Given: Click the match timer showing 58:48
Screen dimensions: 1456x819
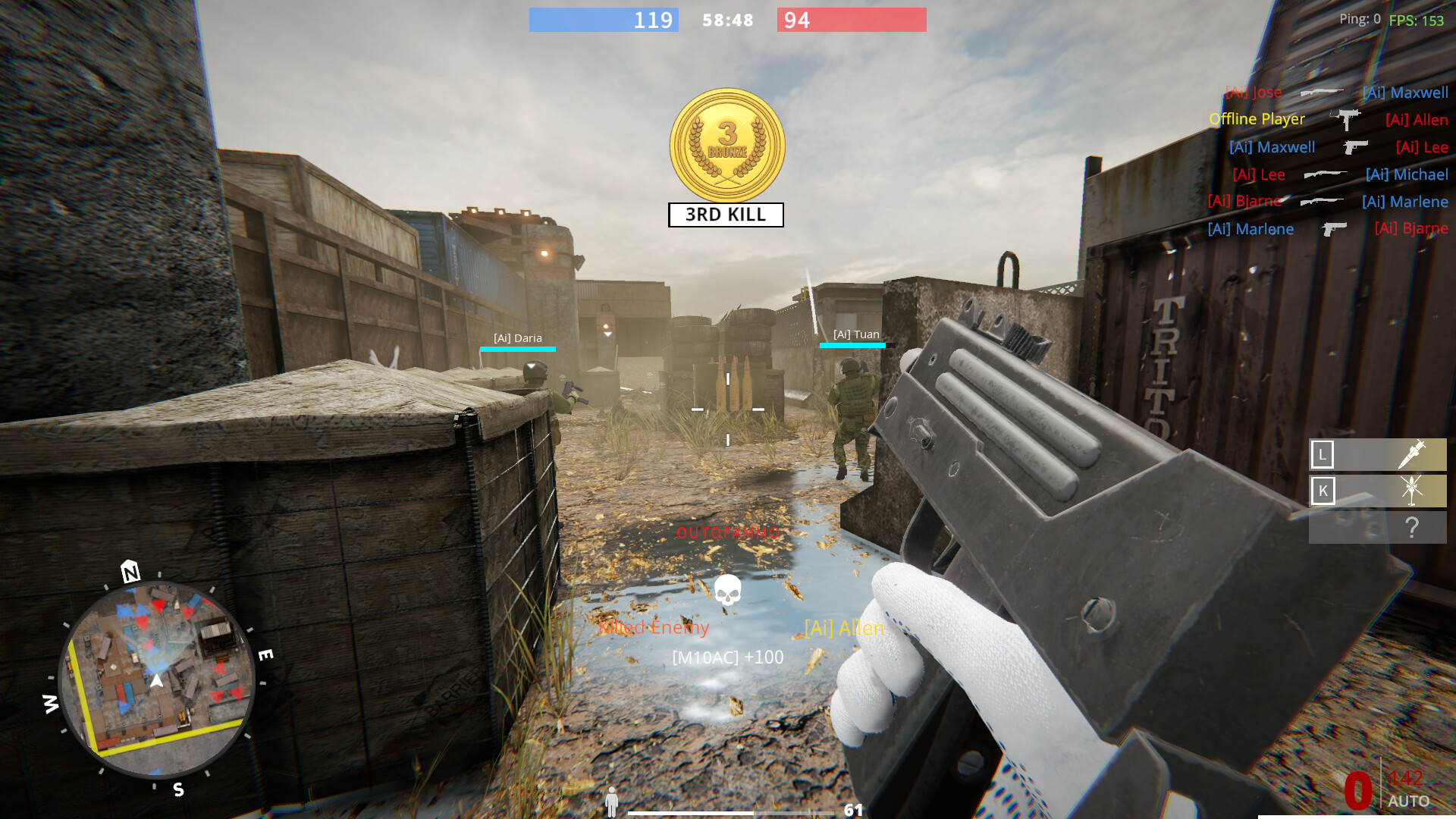Looking at the screenshot, I should click(x=726, y=20).
